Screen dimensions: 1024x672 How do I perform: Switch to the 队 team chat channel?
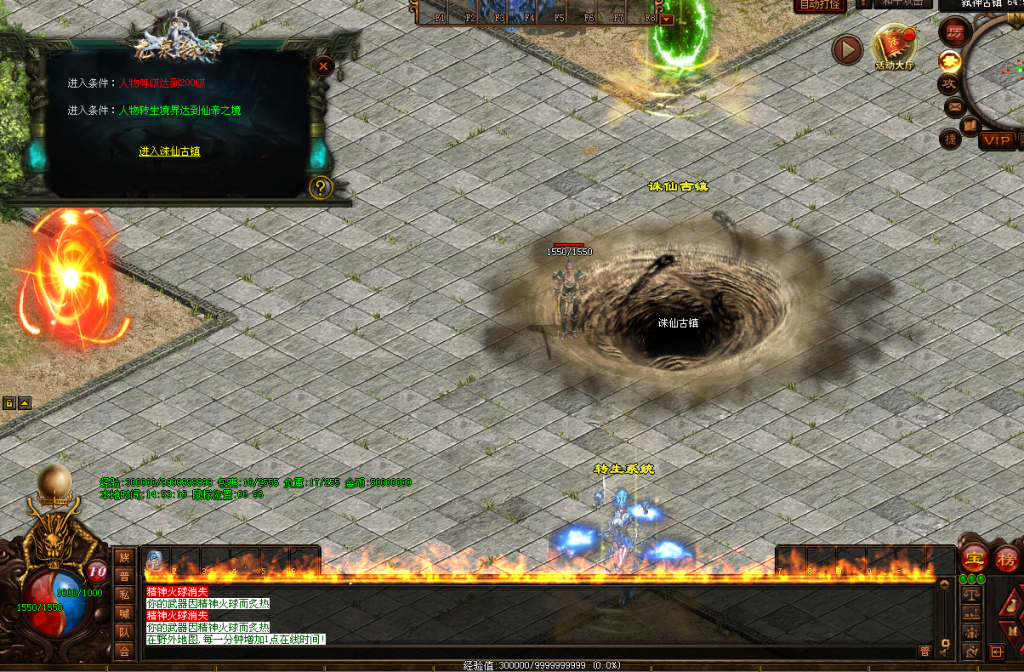point(124,632)
